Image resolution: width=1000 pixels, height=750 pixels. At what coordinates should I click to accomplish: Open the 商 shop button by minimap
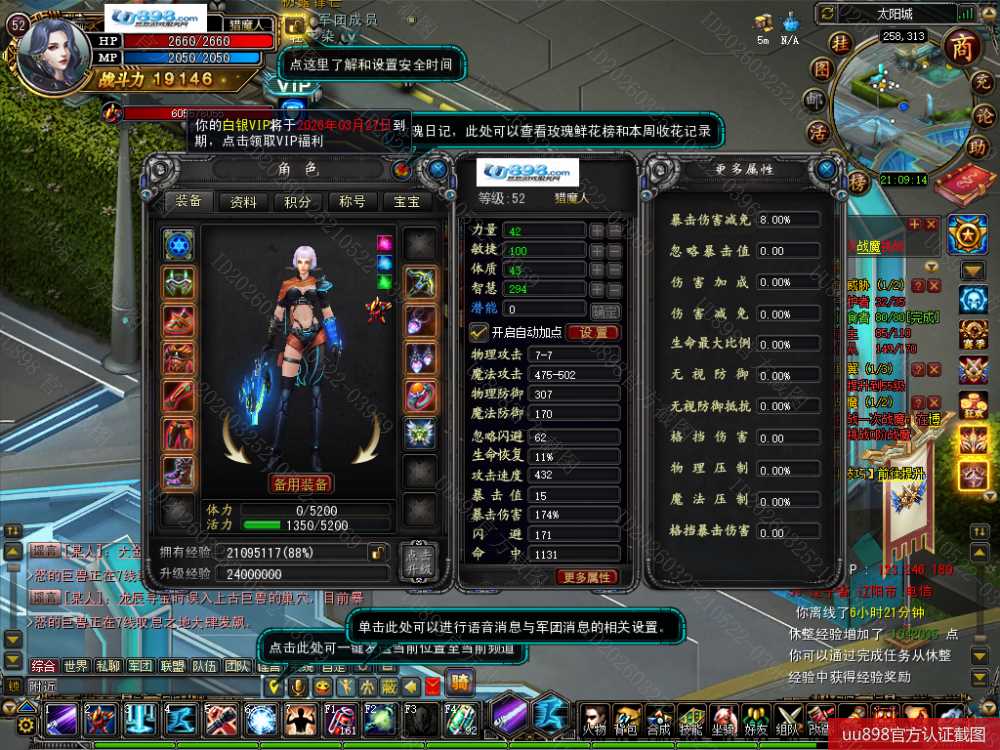coord(962,47)
